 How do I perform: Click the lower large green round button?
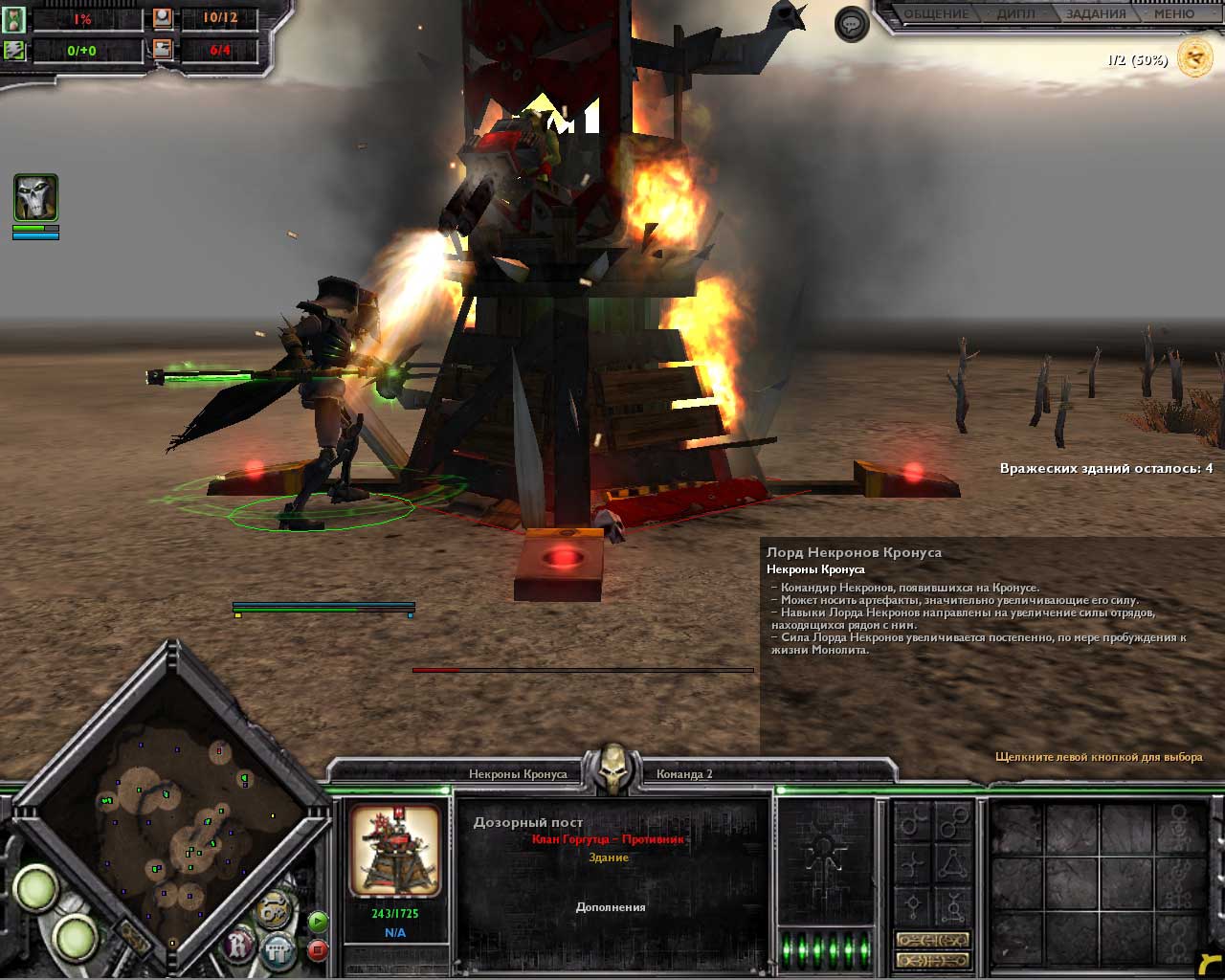tap(77, 939)
